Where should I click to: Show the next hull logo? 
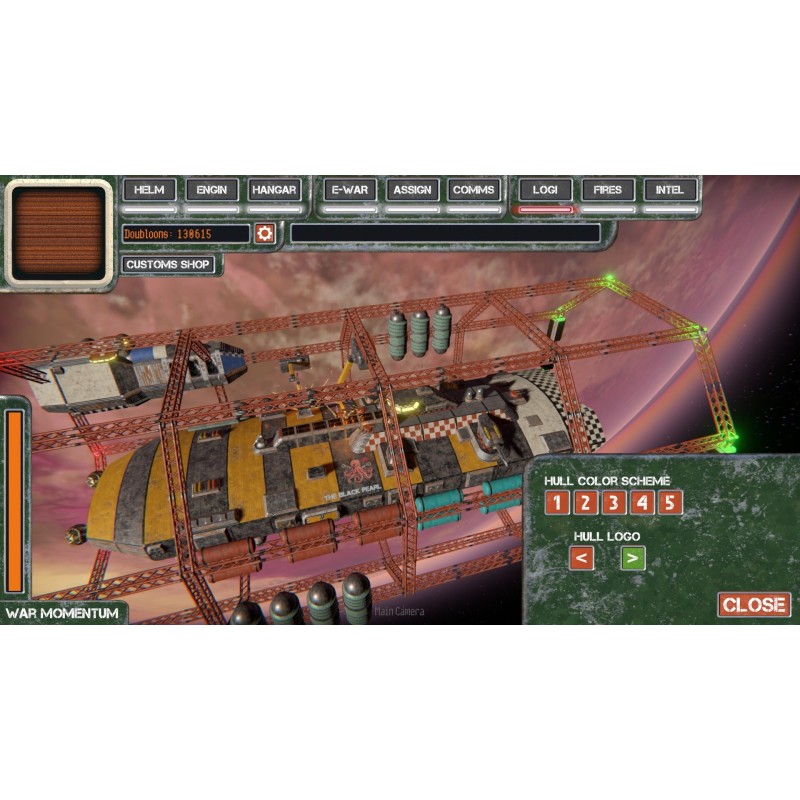632,558
